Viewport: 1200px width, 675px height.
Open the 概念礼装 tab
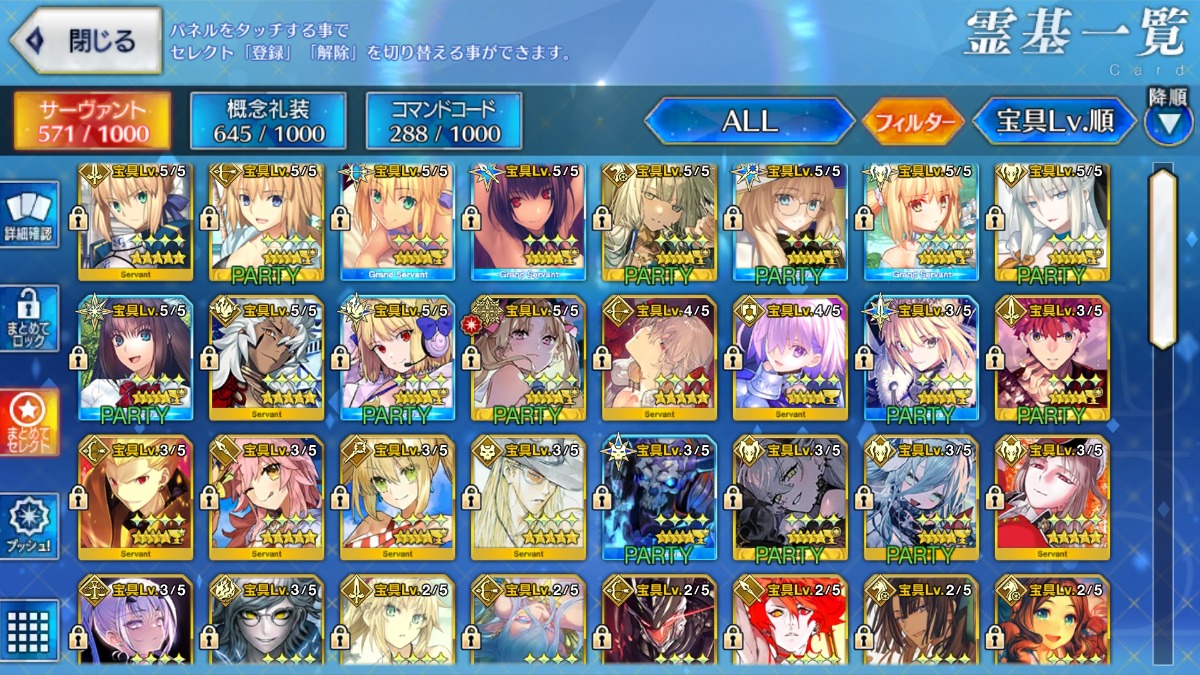(268, 121)
